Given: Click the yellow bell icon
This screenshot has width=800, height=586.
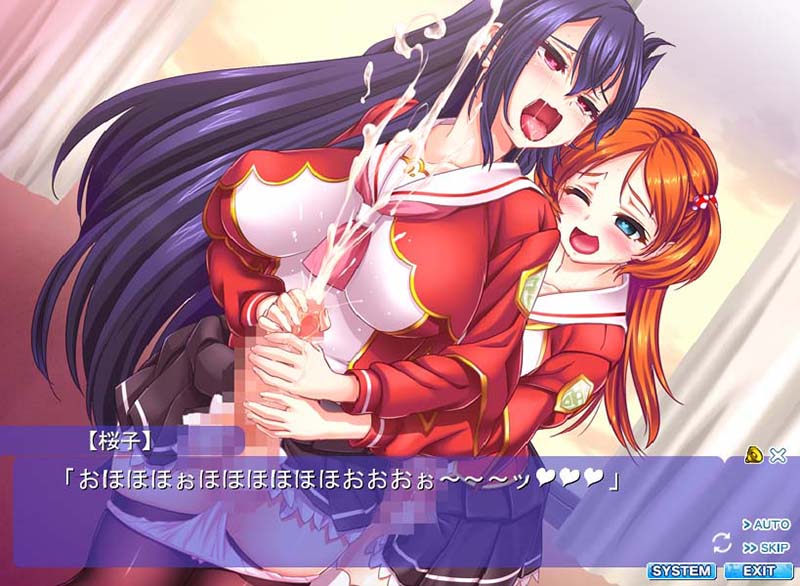Looking at the screenshot, I should [754, 456].
